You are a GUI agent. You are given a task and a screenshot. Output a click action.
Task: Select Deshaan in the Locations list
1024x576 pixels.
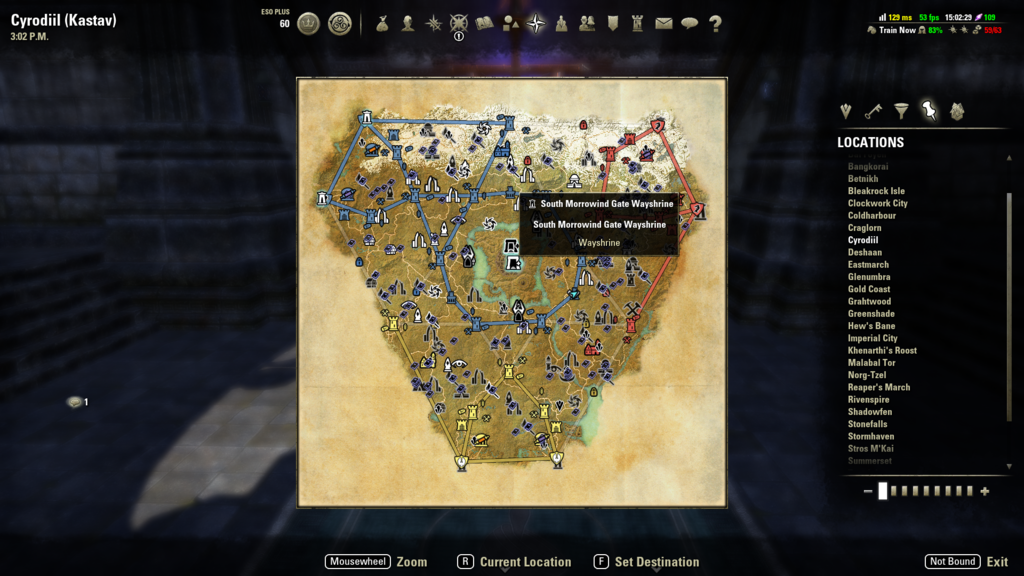[865, 253]
